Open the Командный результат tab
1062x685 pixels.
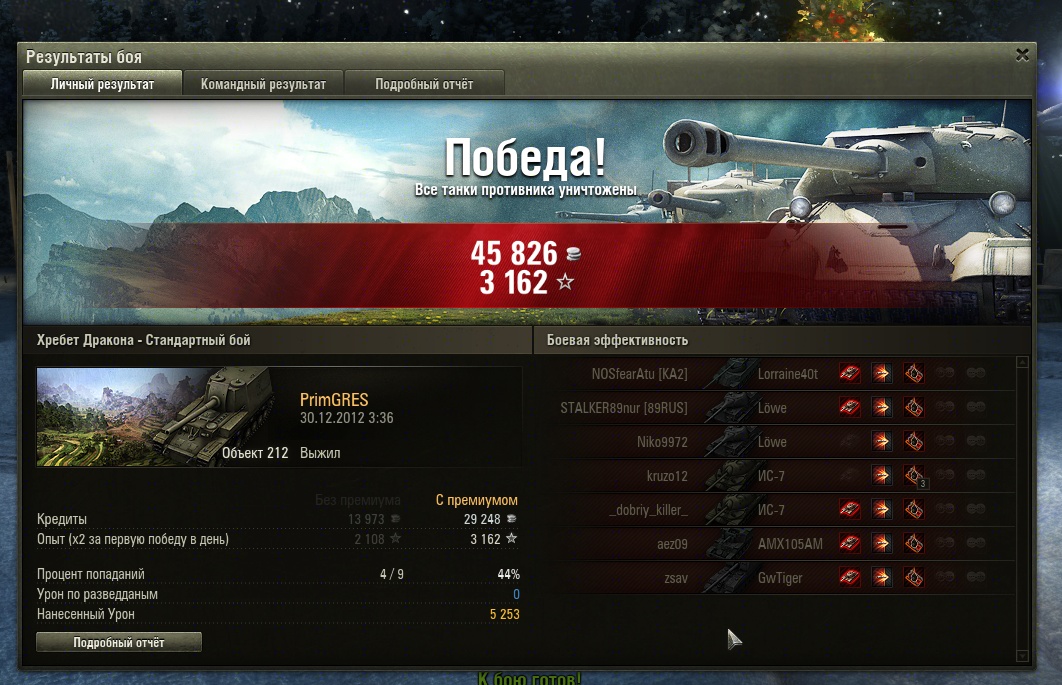tap(263, 84)
